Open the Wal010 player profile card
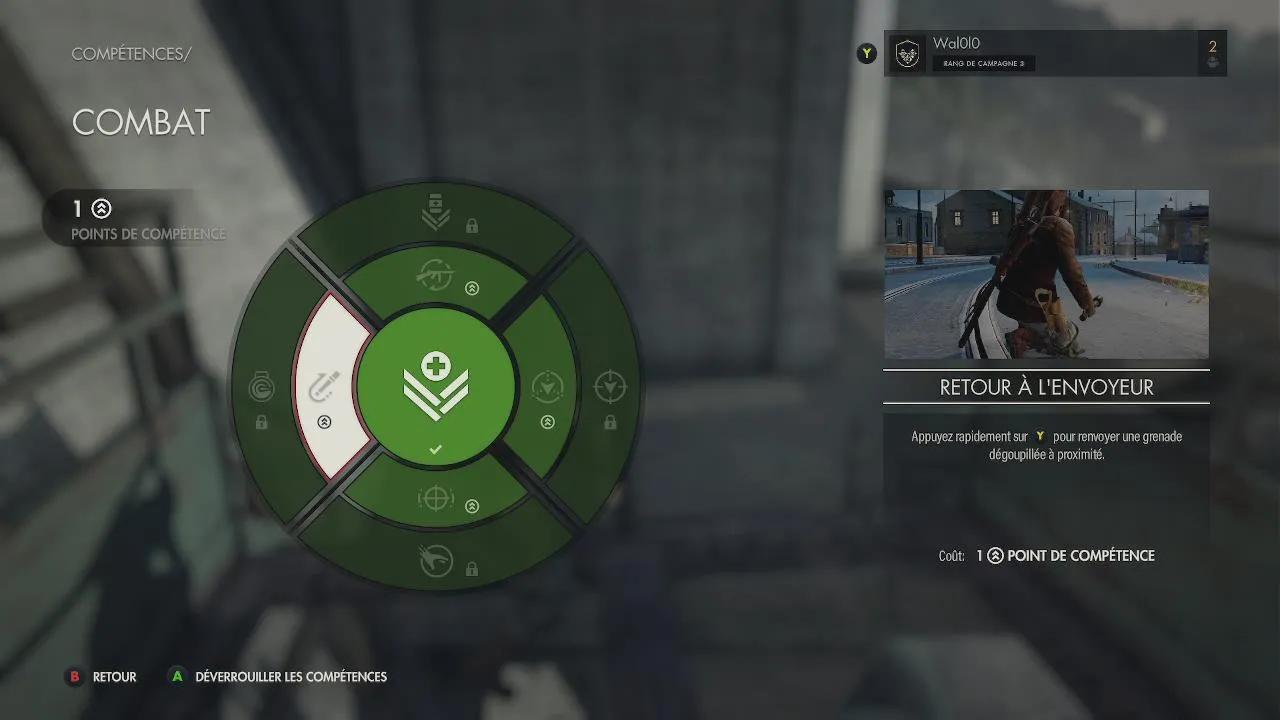1280x720 pixels. [x=1055, y=53]
